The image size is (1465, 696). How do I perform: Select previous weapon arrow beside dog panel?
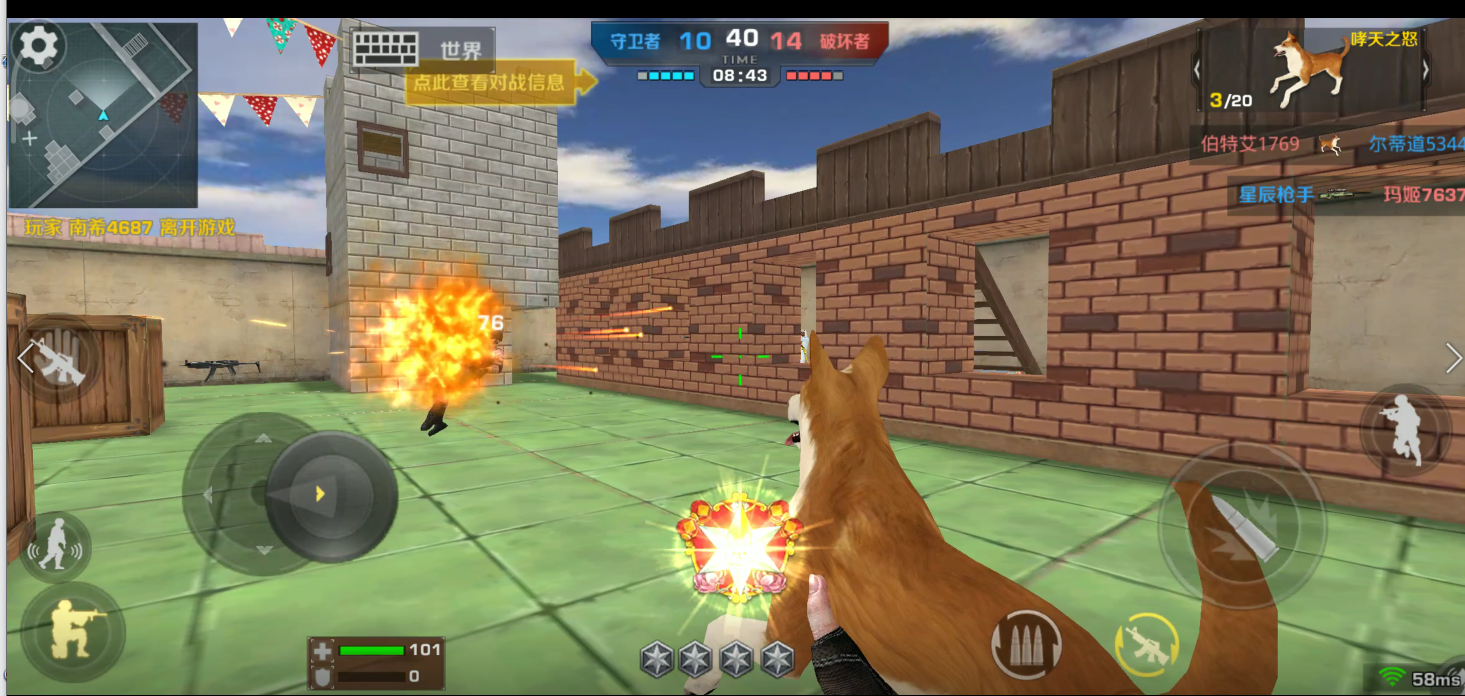click(1197, 69)
